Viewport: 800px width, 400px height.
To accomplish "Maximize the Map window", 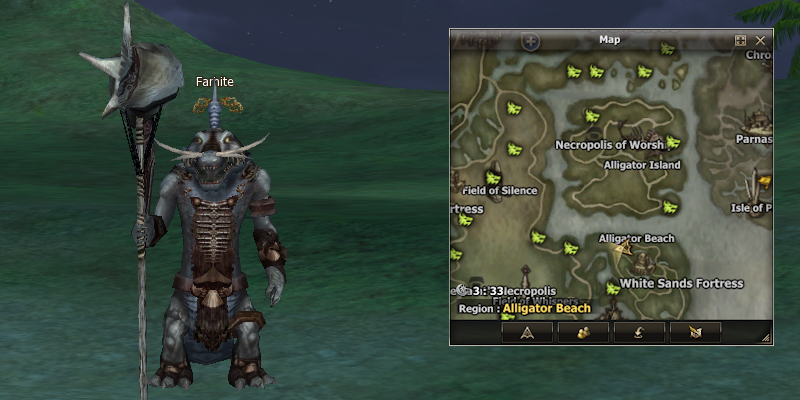I will (741, 41).
